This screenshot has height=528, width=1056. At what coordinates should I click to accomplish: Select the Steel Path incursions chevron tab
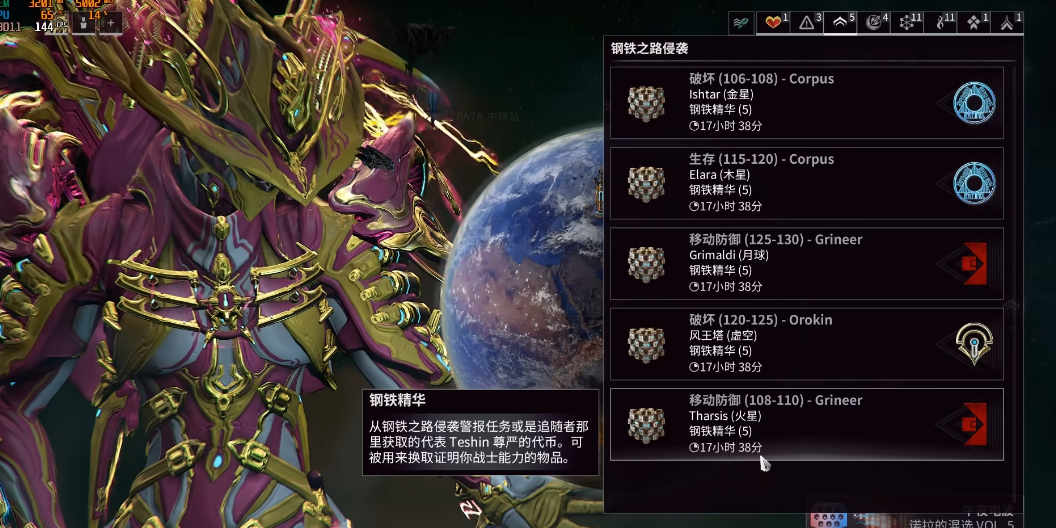[840, 23]
